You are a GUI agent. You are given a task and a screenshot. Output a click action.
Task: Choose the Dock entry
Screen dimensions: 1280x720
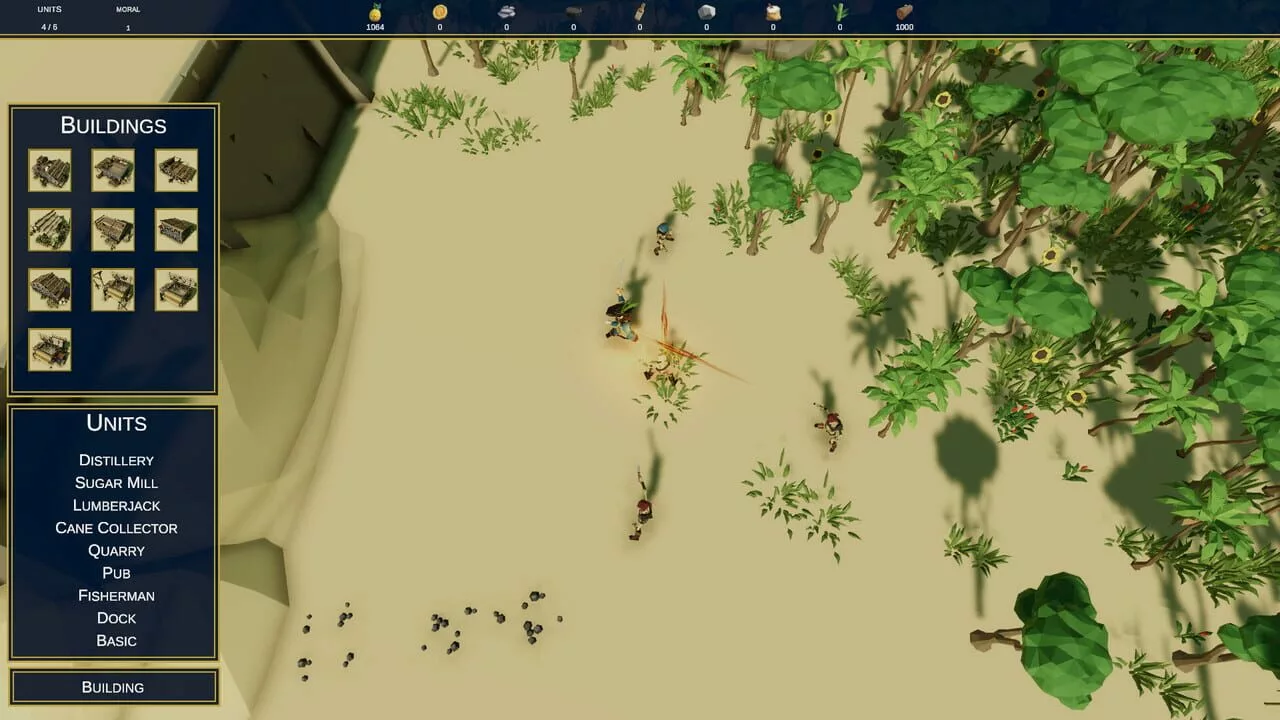click(116, 618)
